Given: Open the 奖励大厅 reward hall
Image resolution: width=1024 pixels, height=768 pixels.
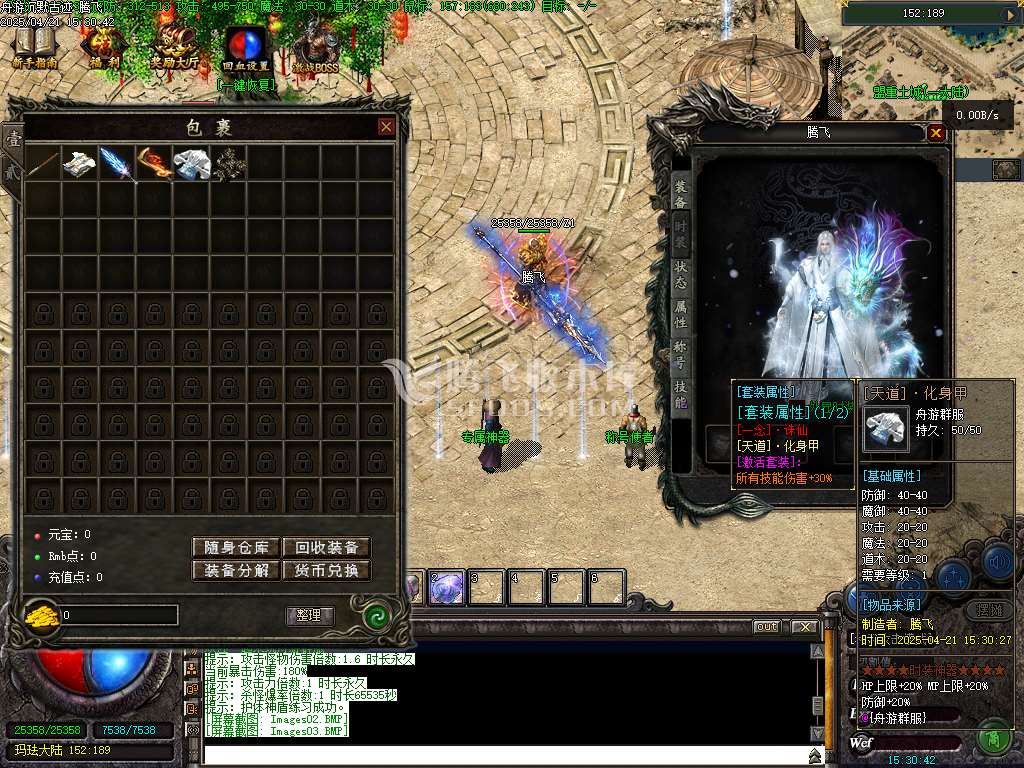Looking at the screenshot, I should [x=174, y=47].
